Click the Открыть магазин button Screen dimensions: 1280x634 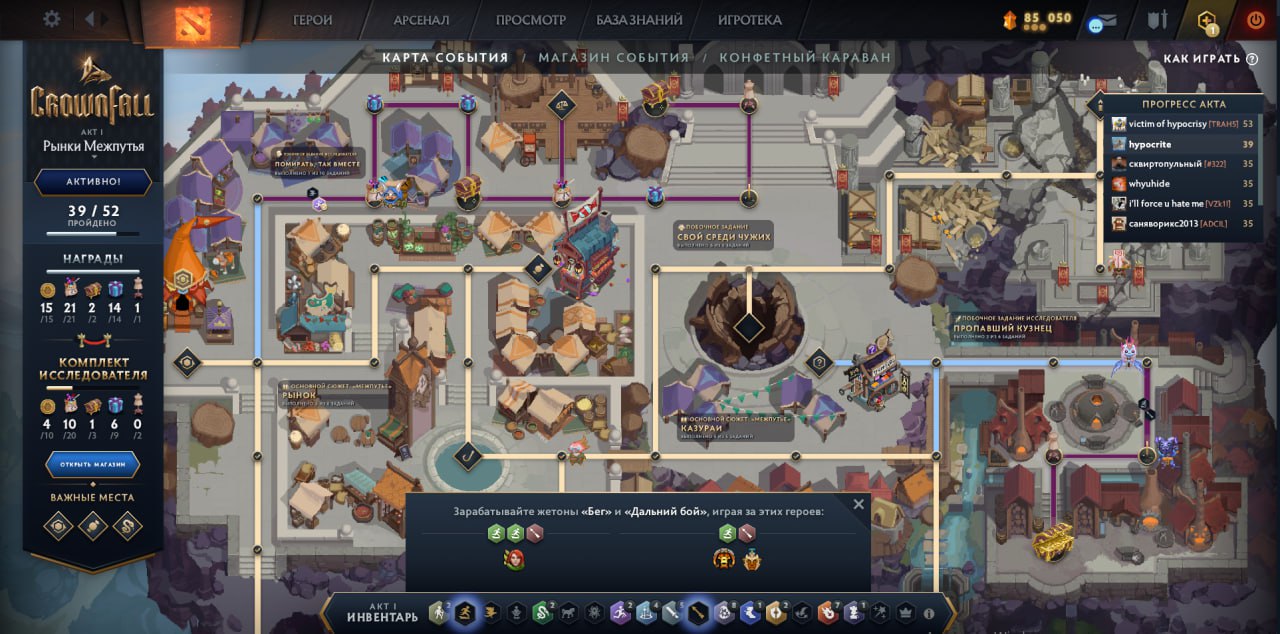tap(92, 464)
